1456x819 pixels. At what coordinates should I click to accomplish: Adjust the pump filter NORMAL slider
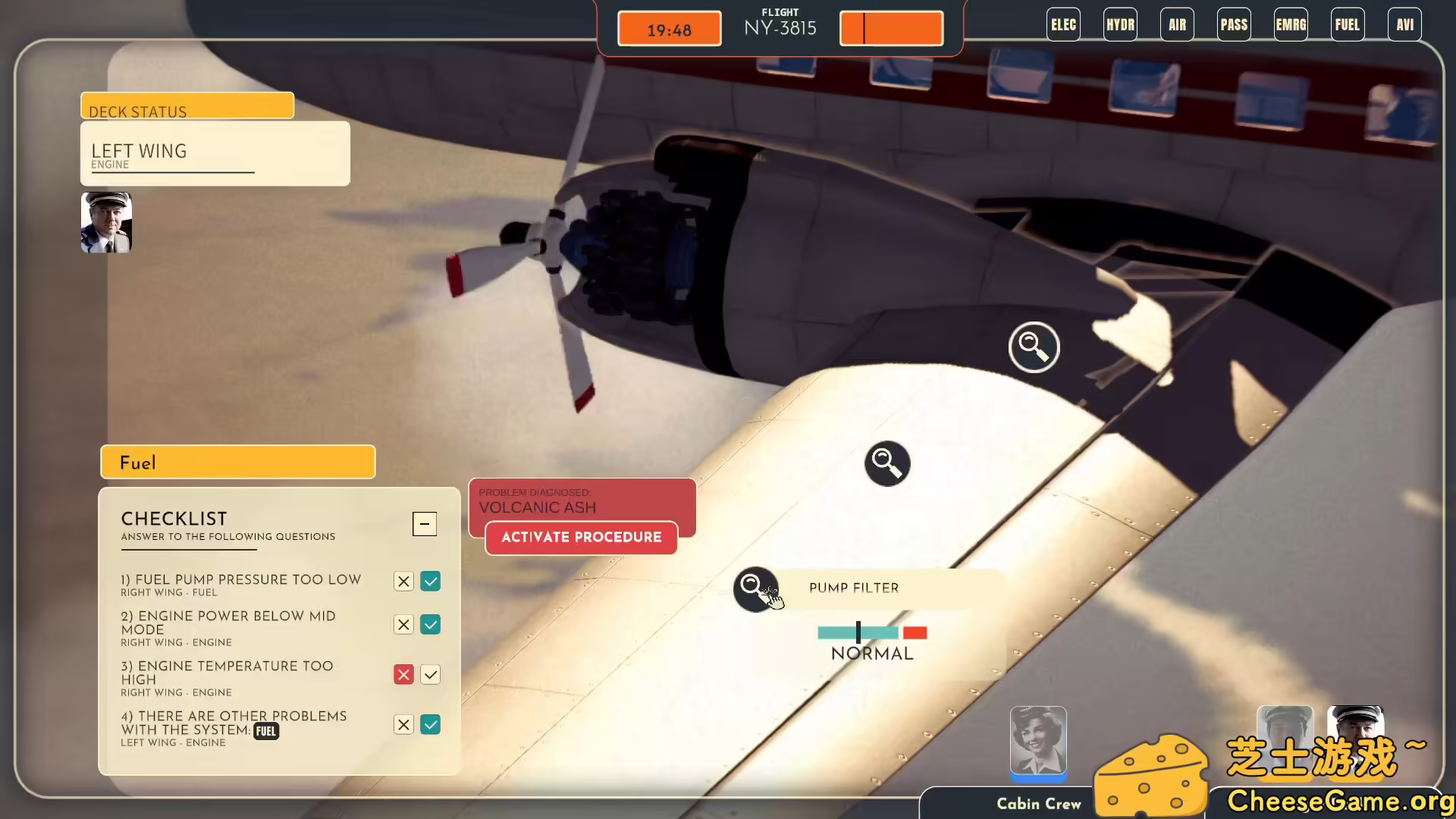(858, 632)
